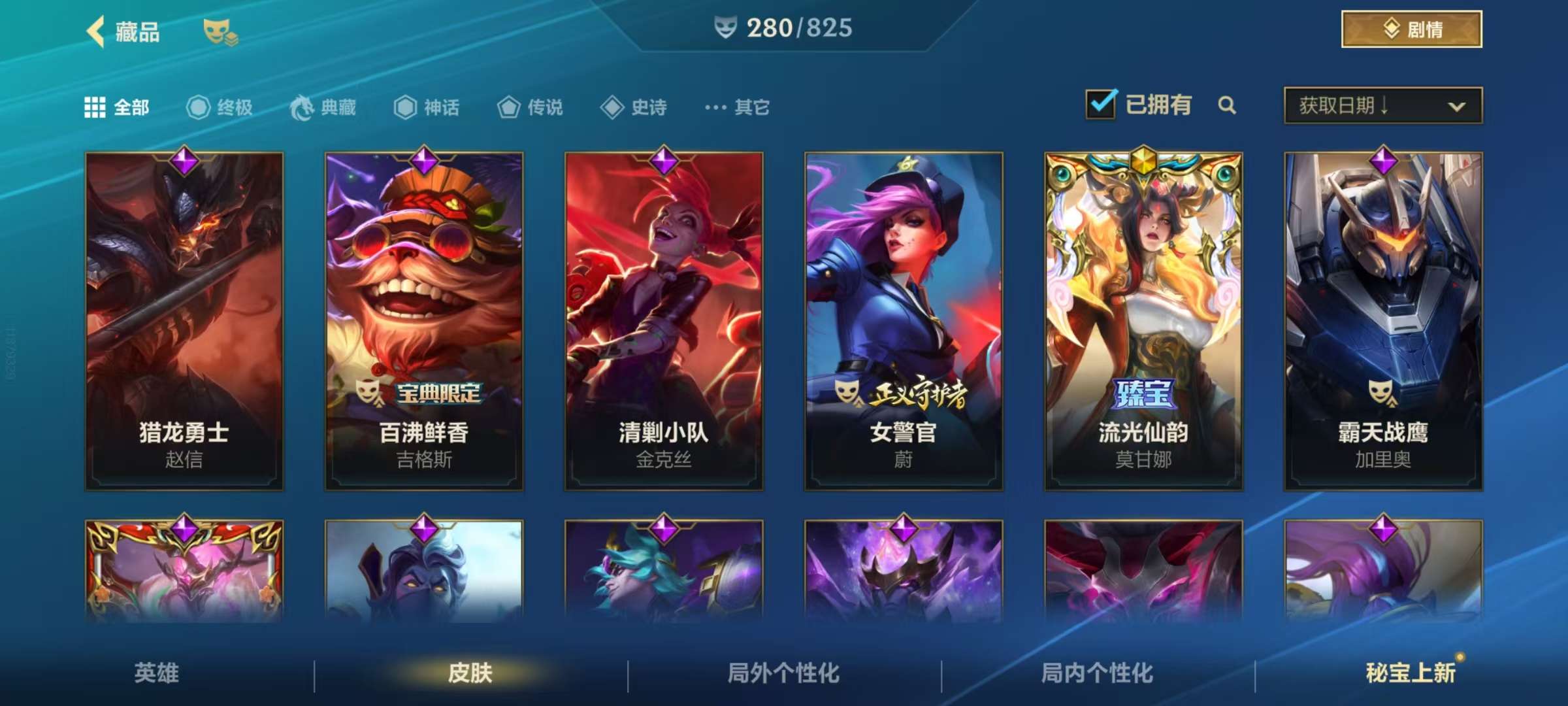Click the 剧情 button
Viewport: 1568px width, 706px height.
(1410, 29)
